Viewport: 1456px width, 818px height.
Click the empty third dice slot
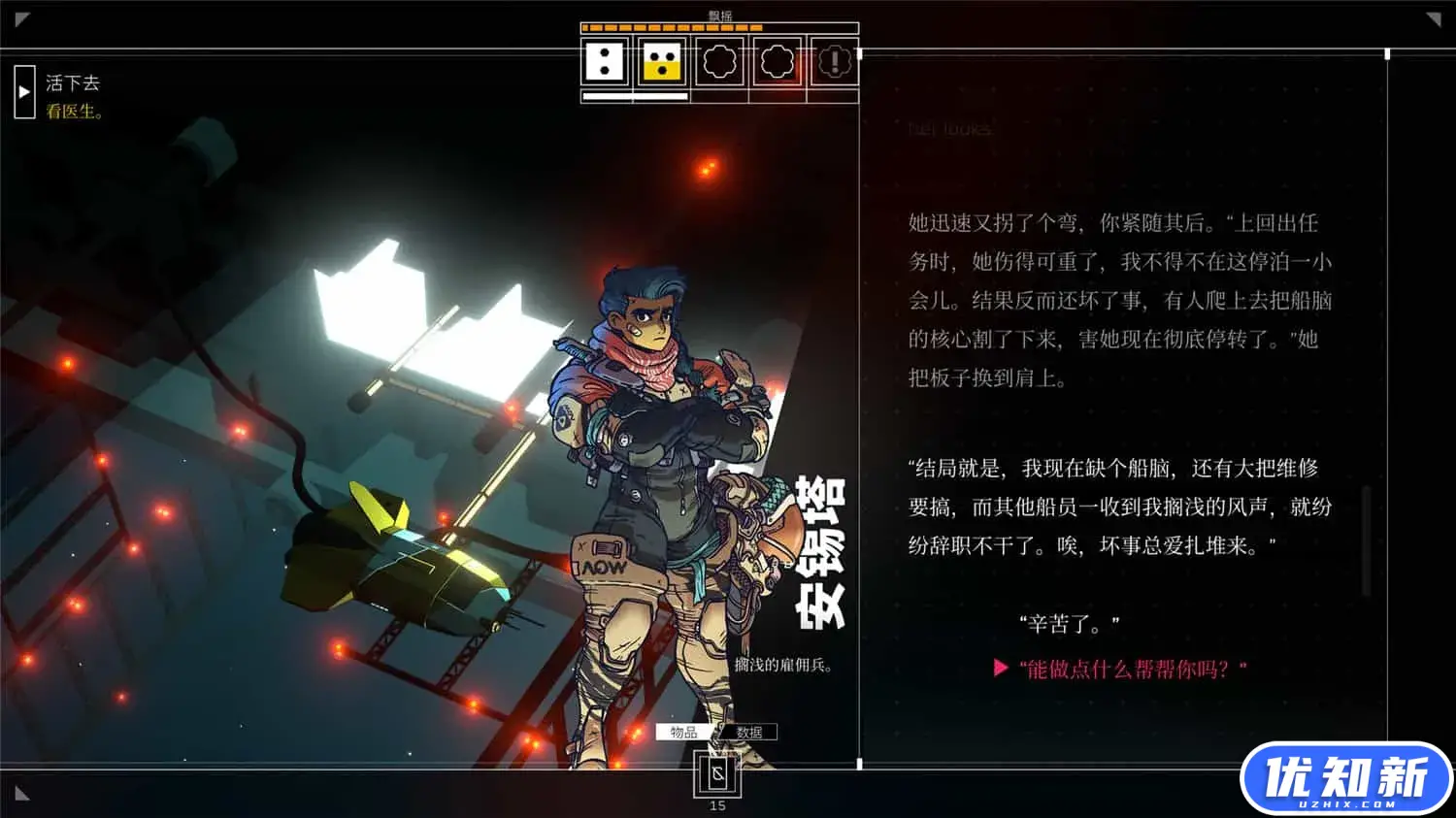(720, 63)
